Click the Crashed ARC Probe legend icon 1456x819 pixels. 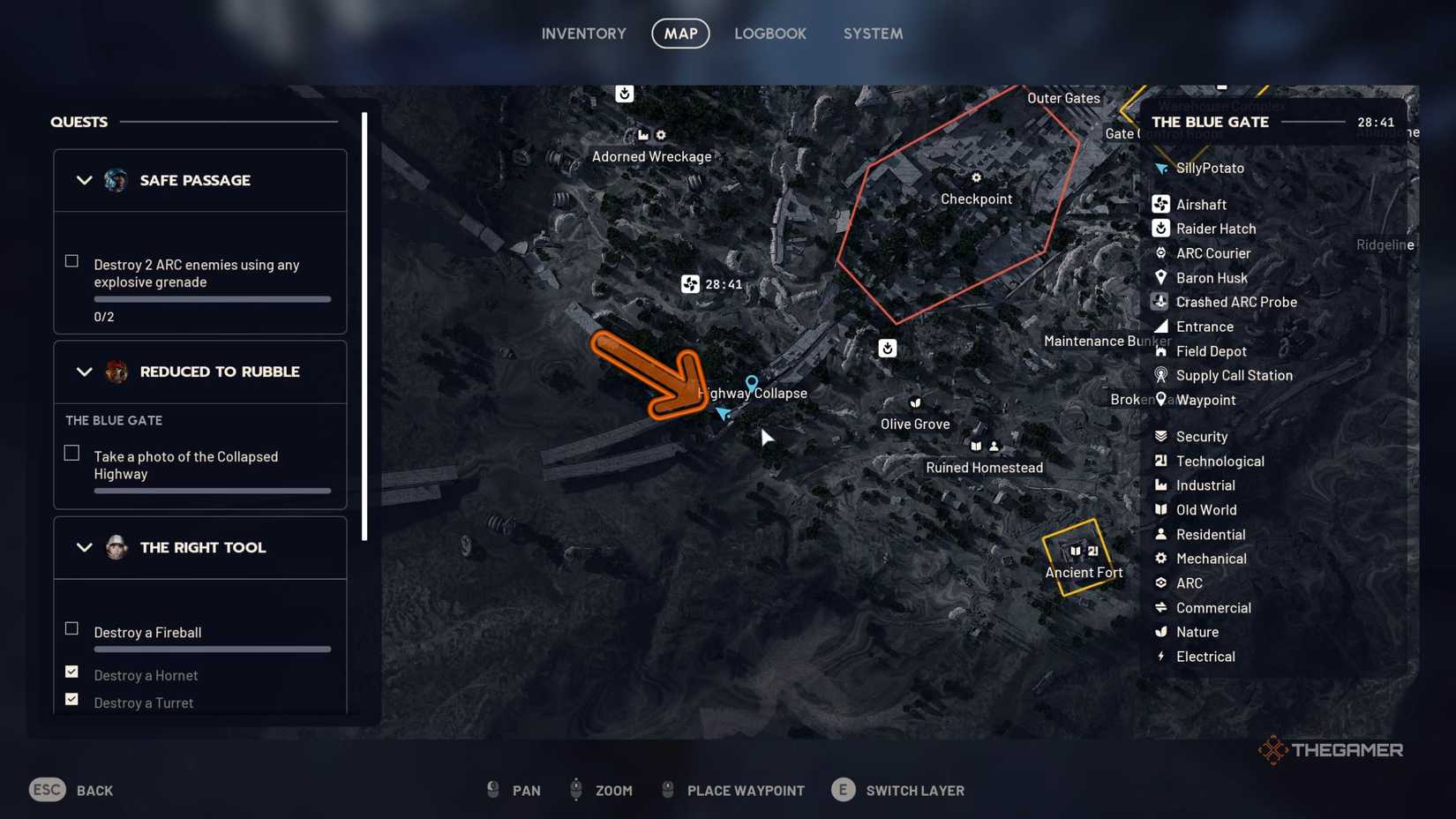[x=1160, y=302]
